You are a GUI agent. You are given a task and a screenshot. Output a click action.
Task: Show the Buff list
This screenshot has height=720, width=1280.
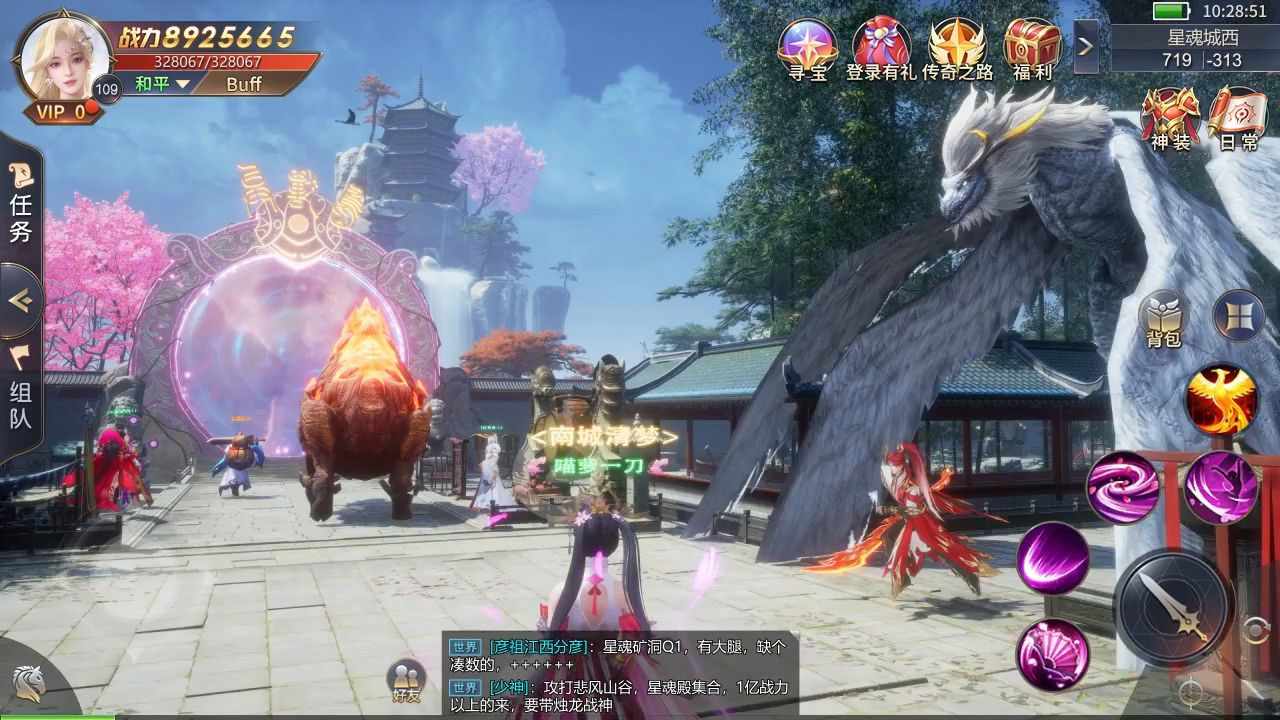(244, 84)
